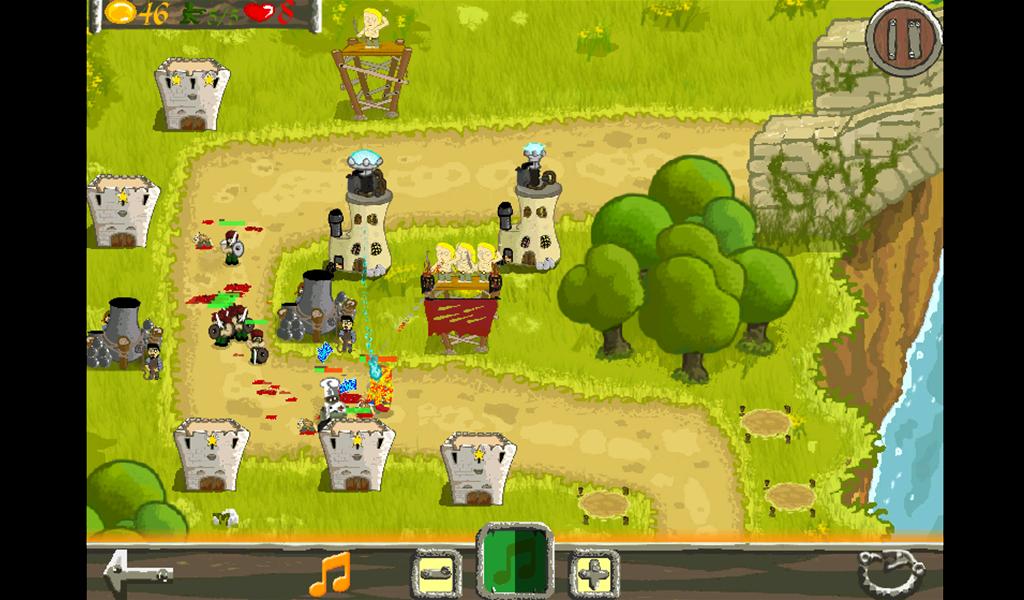Lower the volume with the minus button
The width and height of the screenshot is (1024, 600).
[x=434, y=575]
